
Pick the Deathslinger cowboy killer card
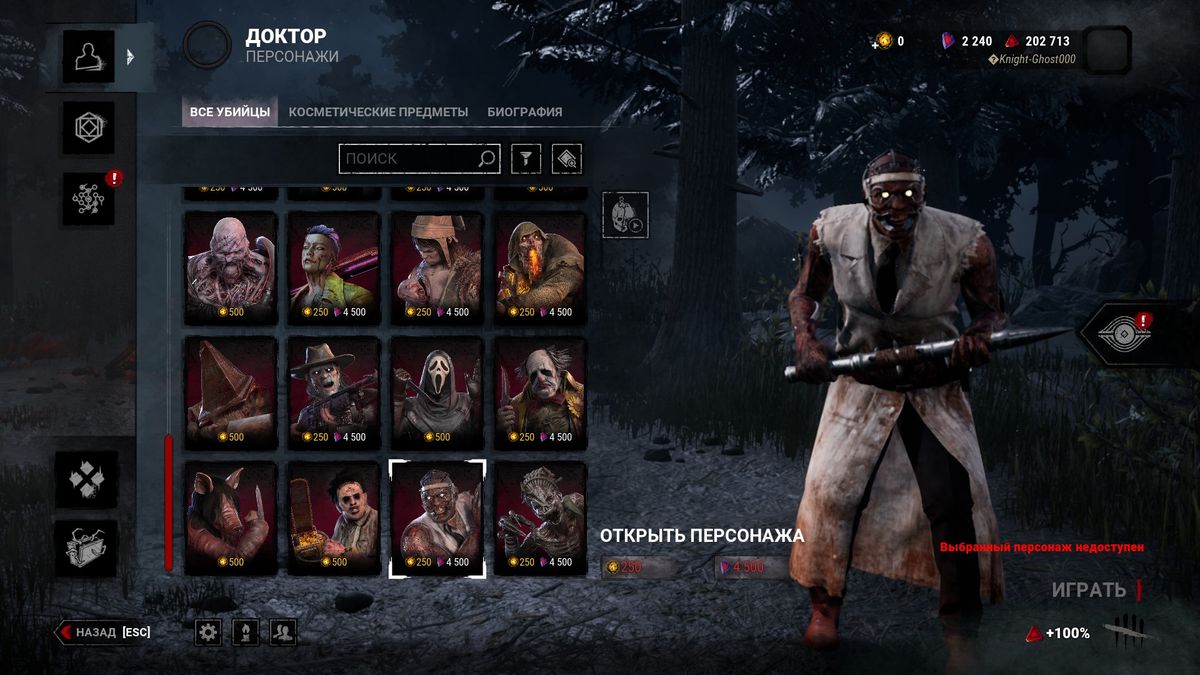pos(334,392)
